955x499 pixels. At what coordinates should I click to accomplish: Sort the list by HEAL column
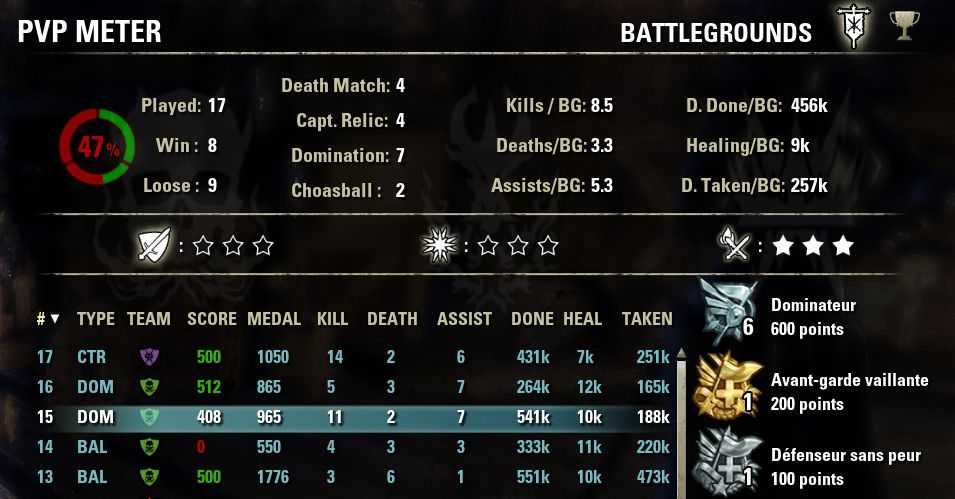[582, 319]
